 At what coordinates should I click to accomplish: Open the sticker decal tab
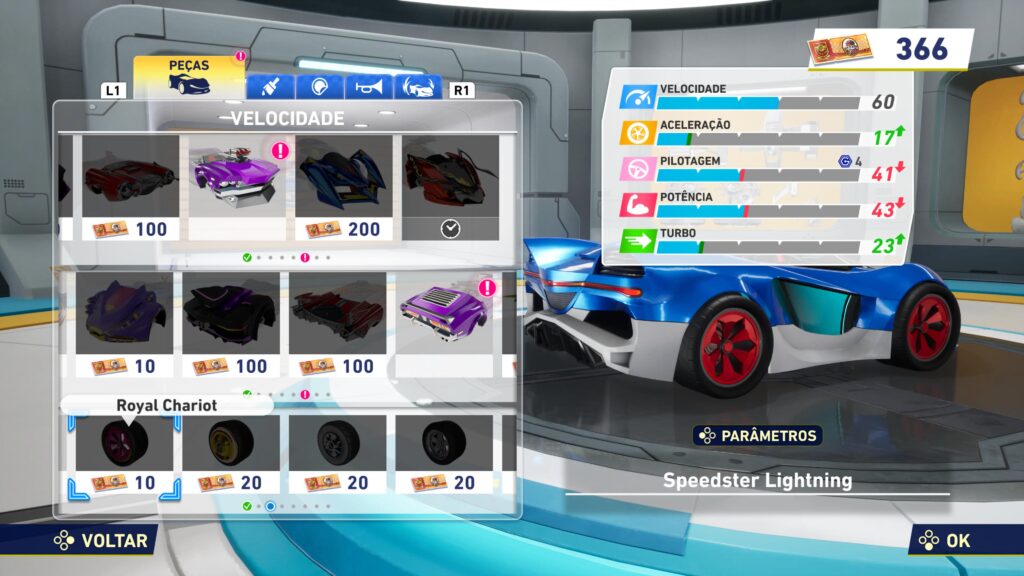(x=319, y=88)
